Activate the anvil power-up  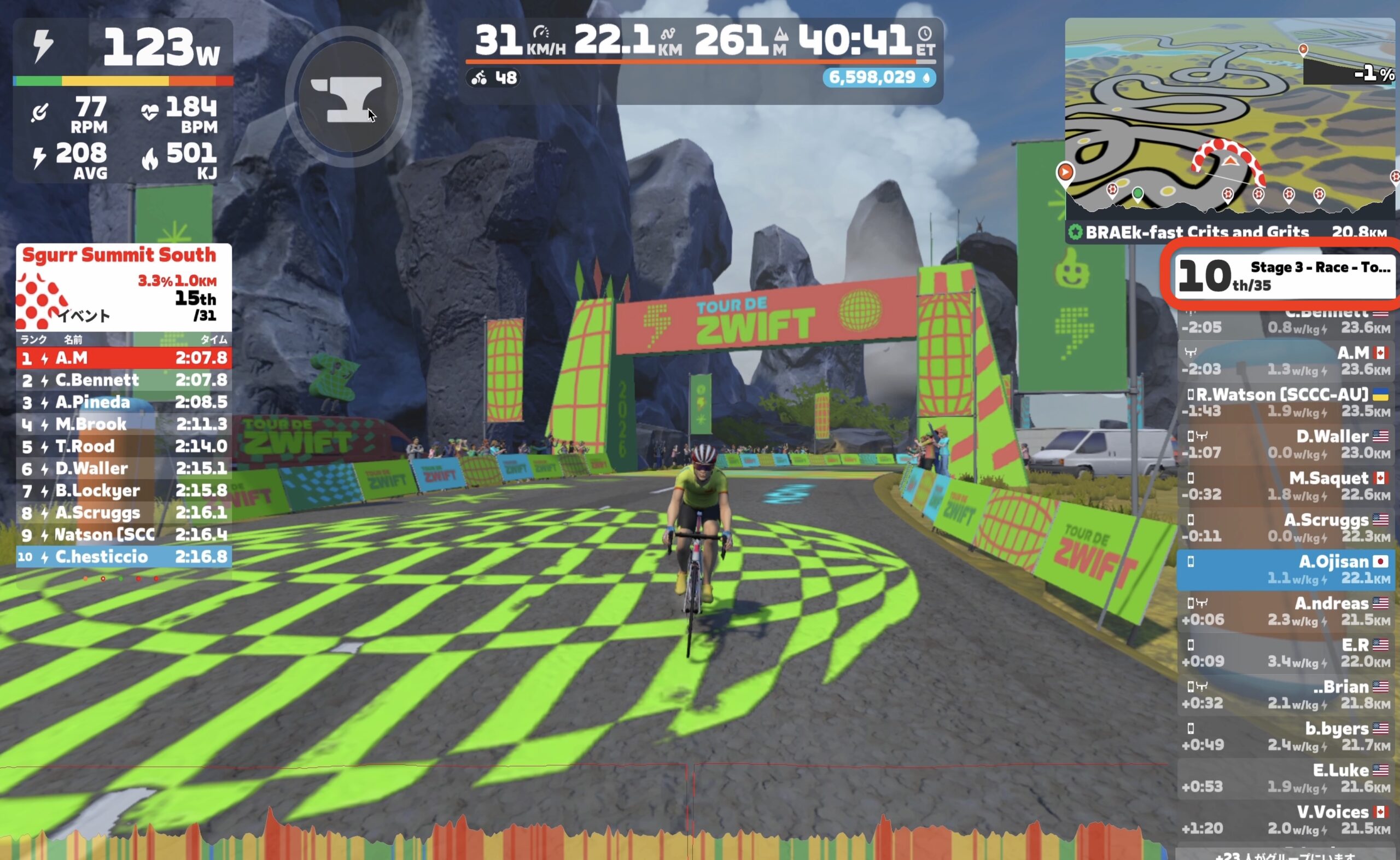pyautogui.click(x=348, y=98)
